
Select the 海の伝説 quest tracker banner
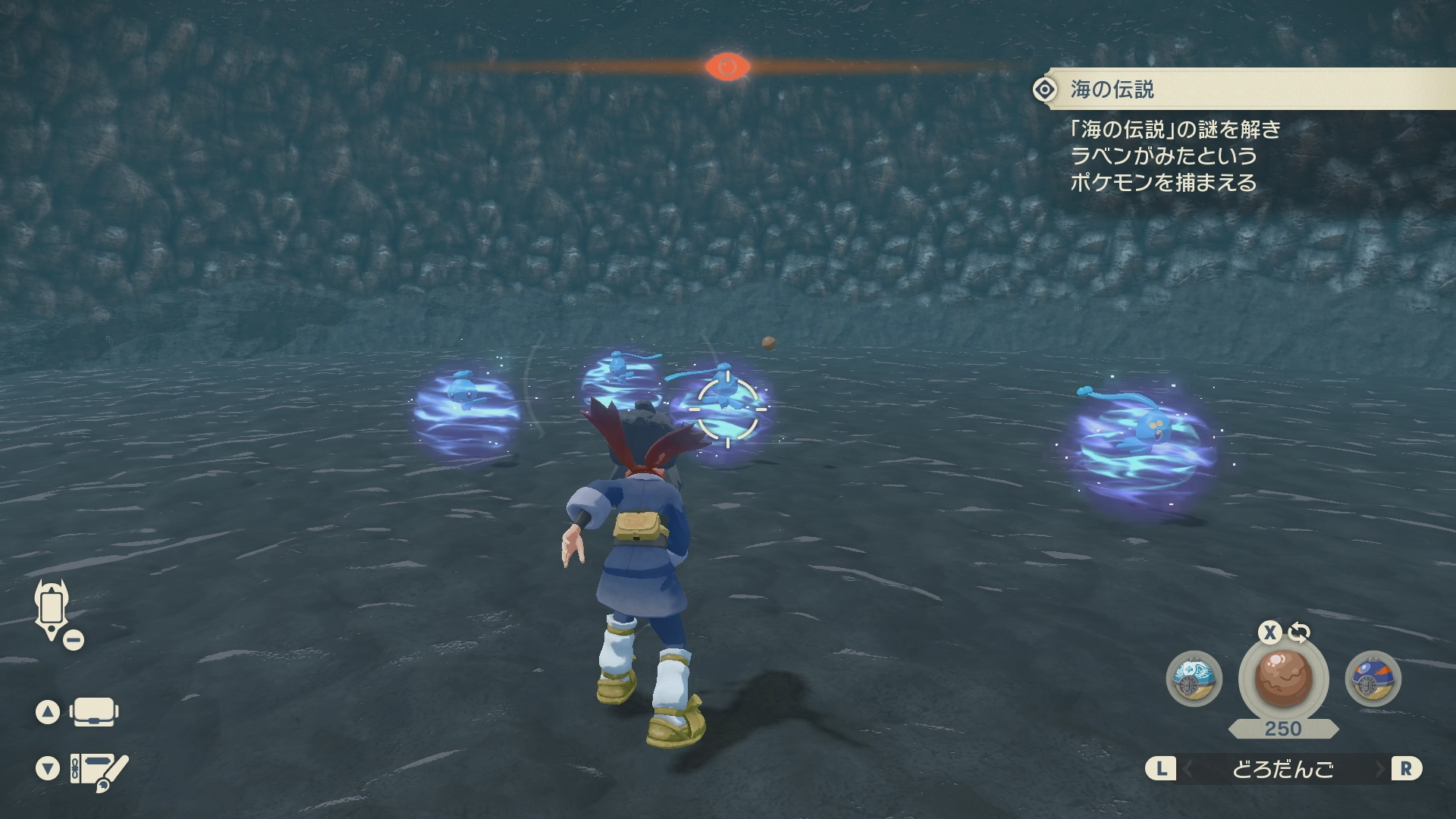point(1244,89)
